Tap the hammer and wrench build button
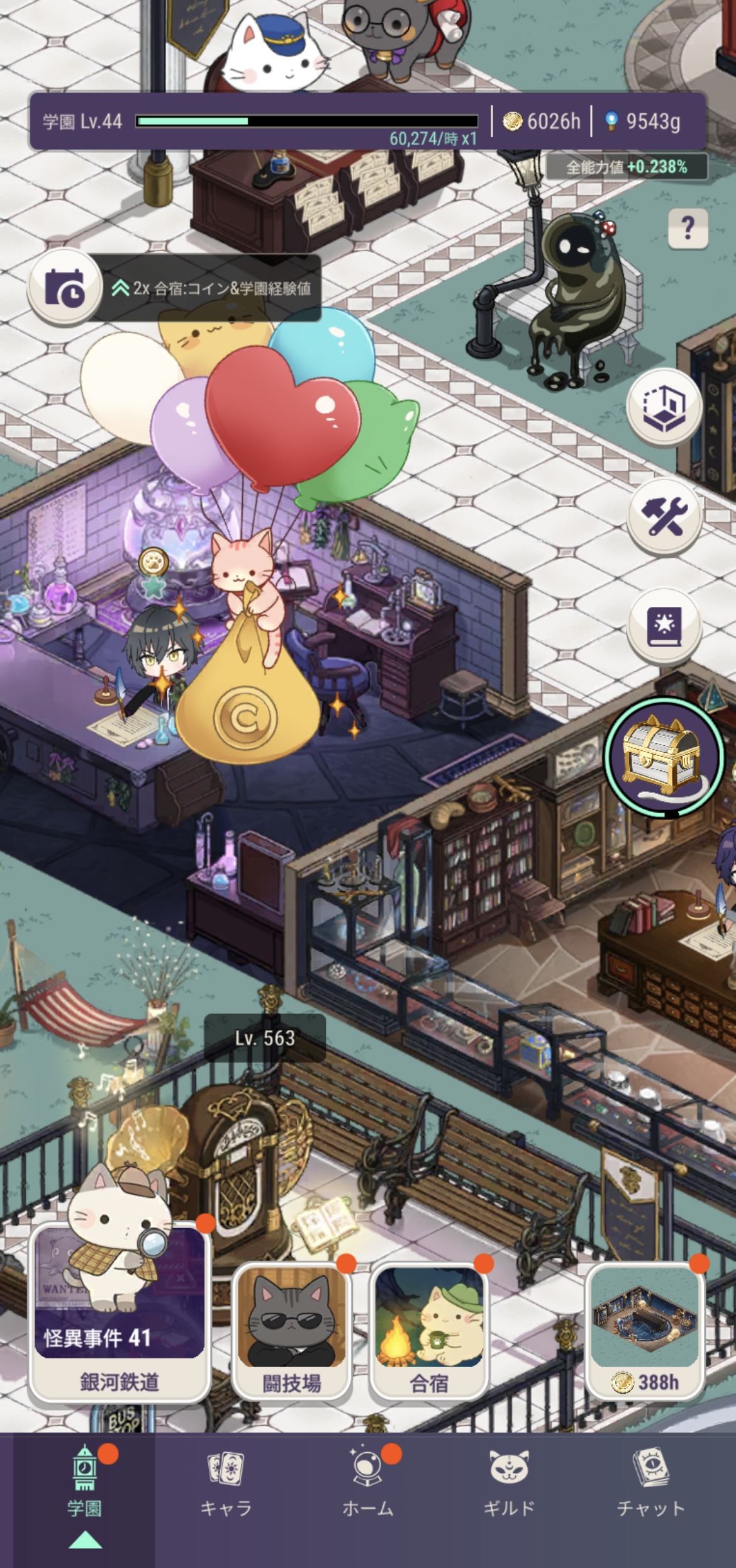Screen dimensions: 736x1568 click(664, 516)
